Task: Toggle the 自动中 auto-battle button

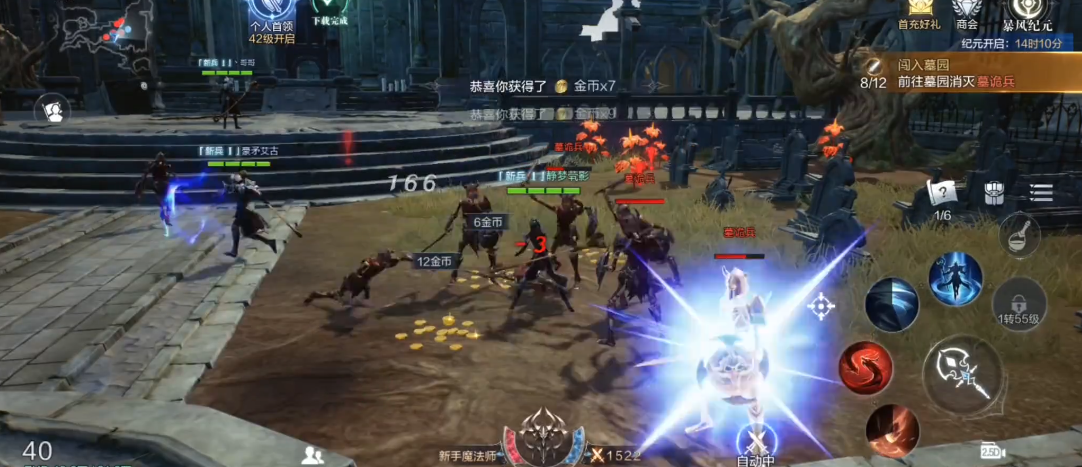Action: [756, 443]
